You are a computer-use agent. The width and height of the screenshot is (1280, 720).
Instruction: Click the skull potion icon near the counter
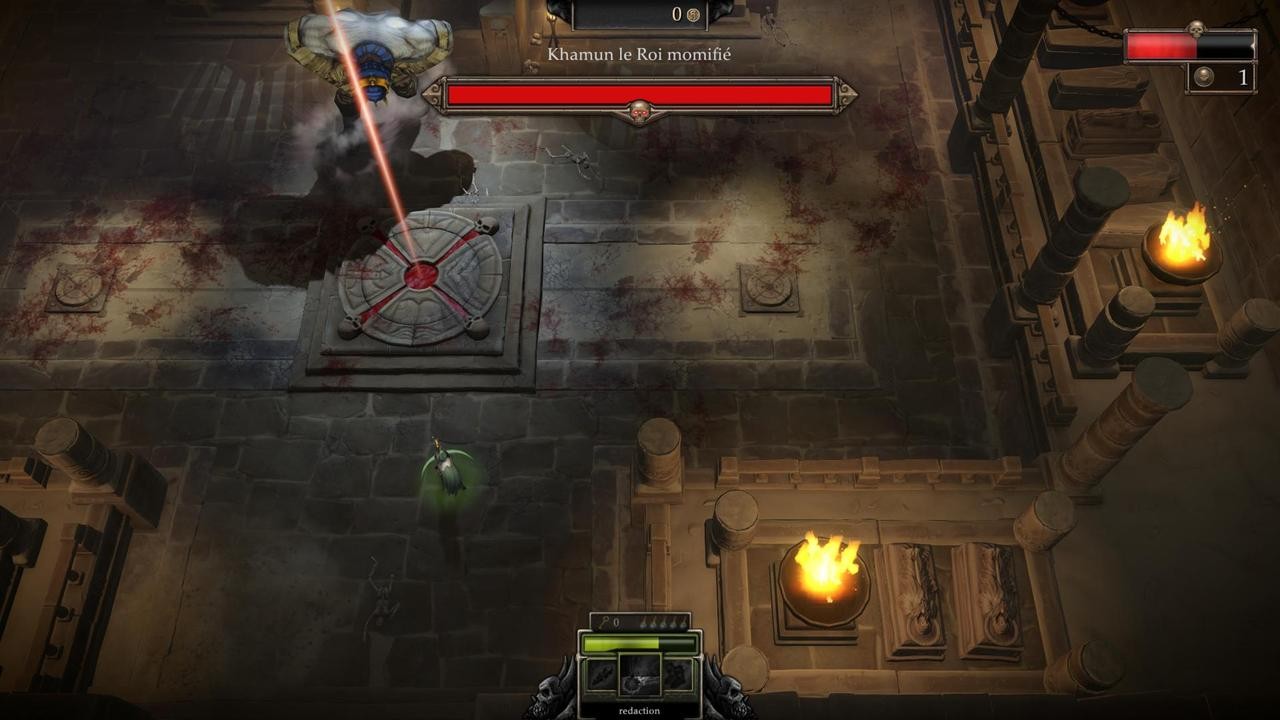click(x=1204, y=76)
